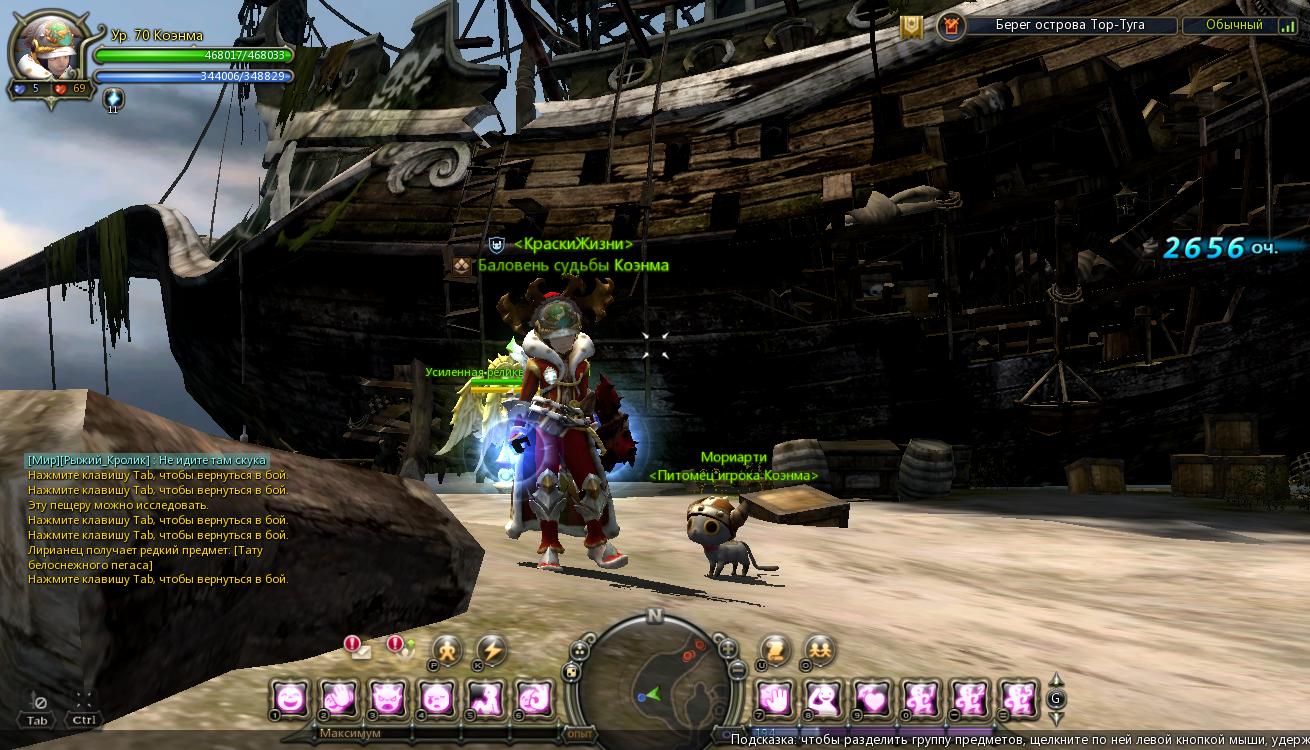This screenshot has width=1310, height=750.
Task: Open the character notification with red alert
Action: tap(401, 648)
